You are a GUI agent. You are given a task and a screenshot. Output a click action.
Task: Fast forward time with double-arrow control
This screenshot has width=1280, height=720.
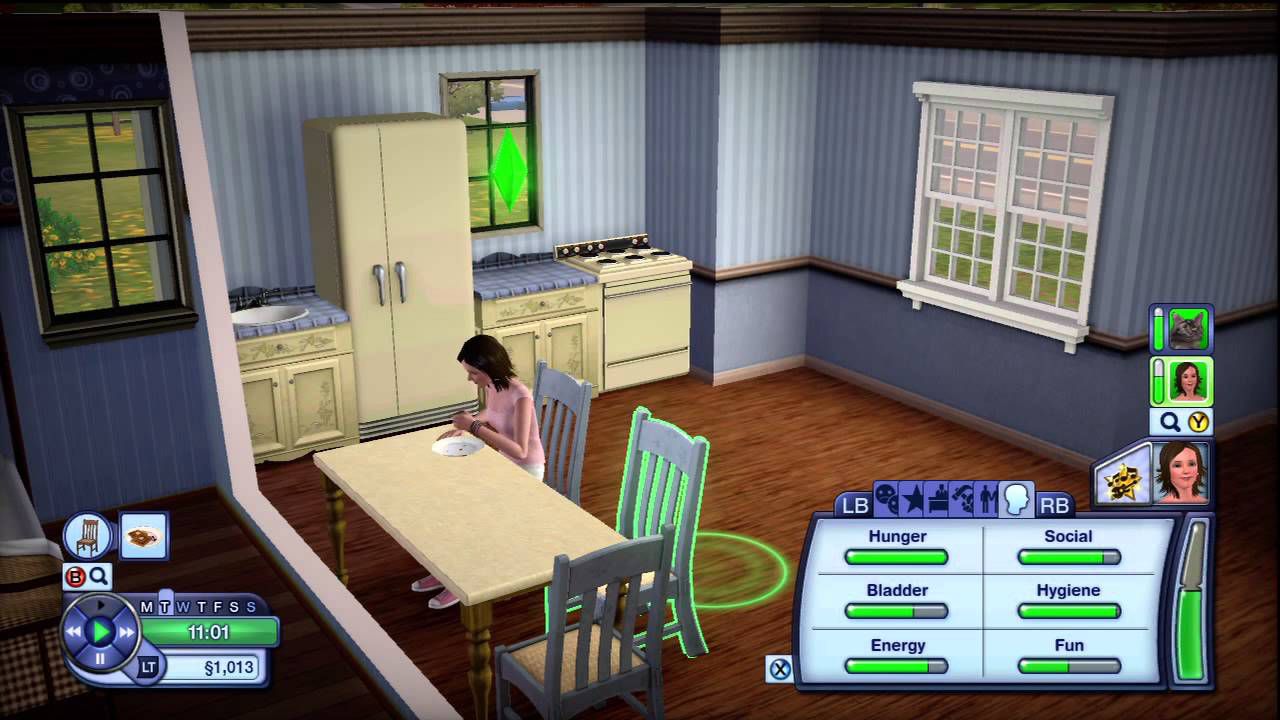[x=127, y=630]
